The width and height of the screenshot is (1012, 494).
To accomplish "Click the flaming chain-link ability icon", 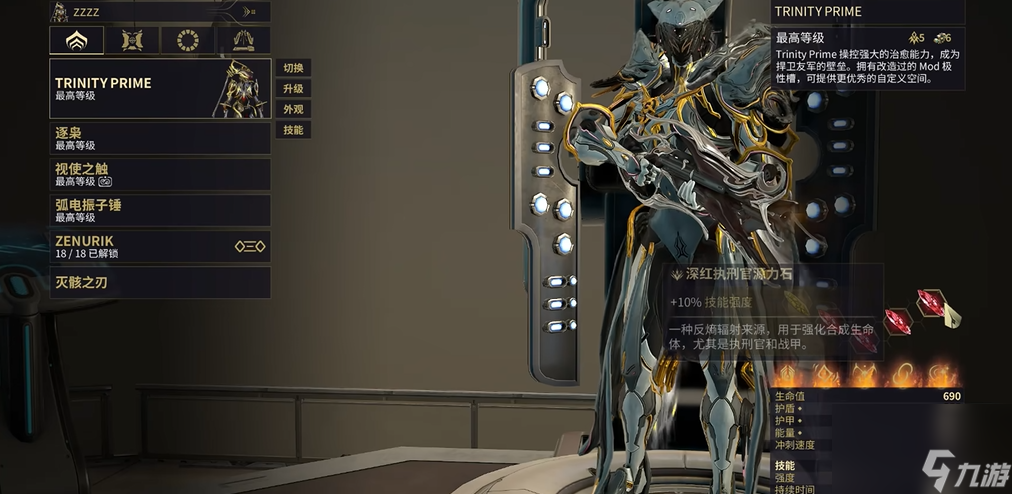I will 902,375.
